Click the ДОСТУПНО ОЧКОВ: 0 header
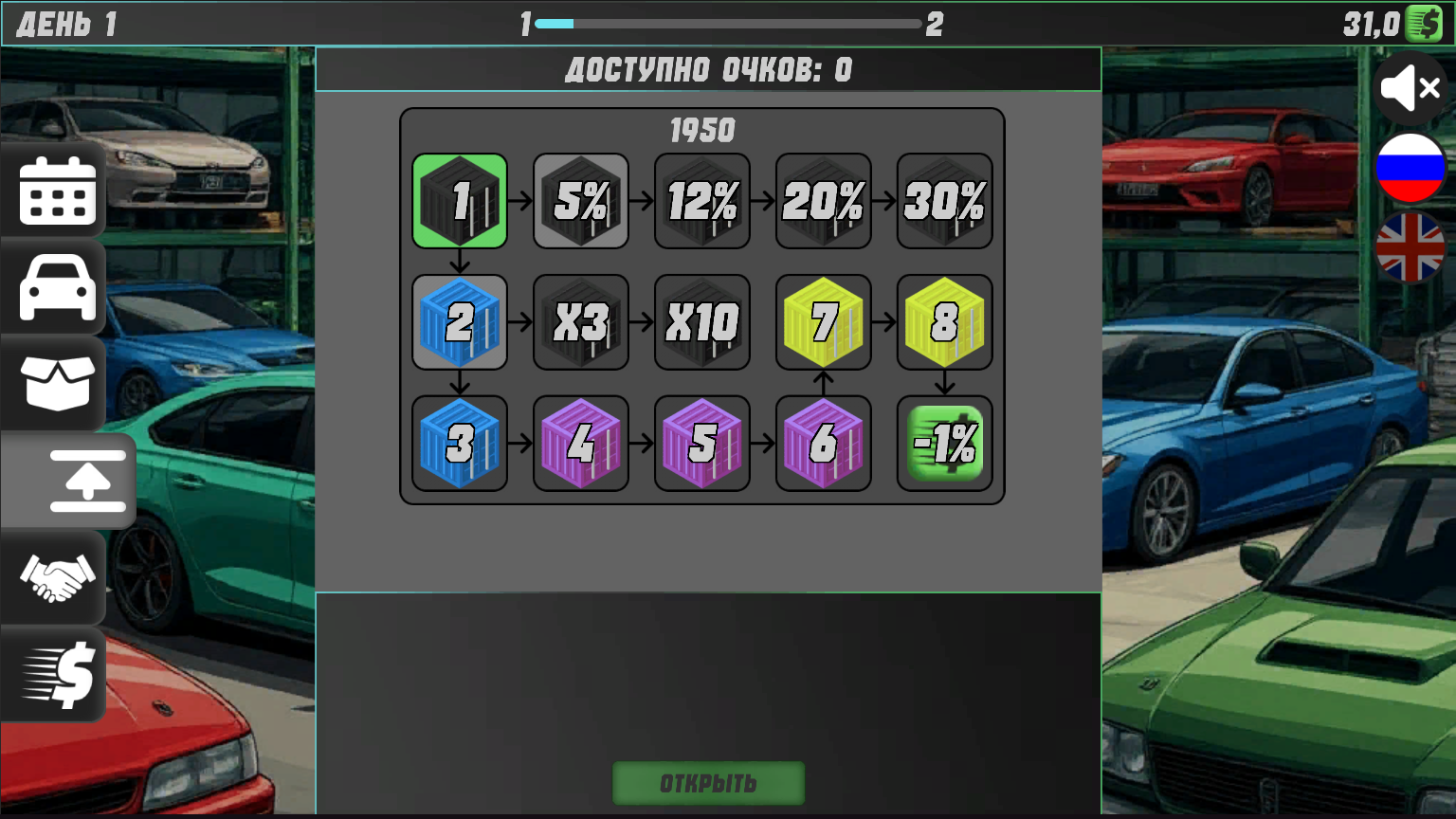 [708, 68]
